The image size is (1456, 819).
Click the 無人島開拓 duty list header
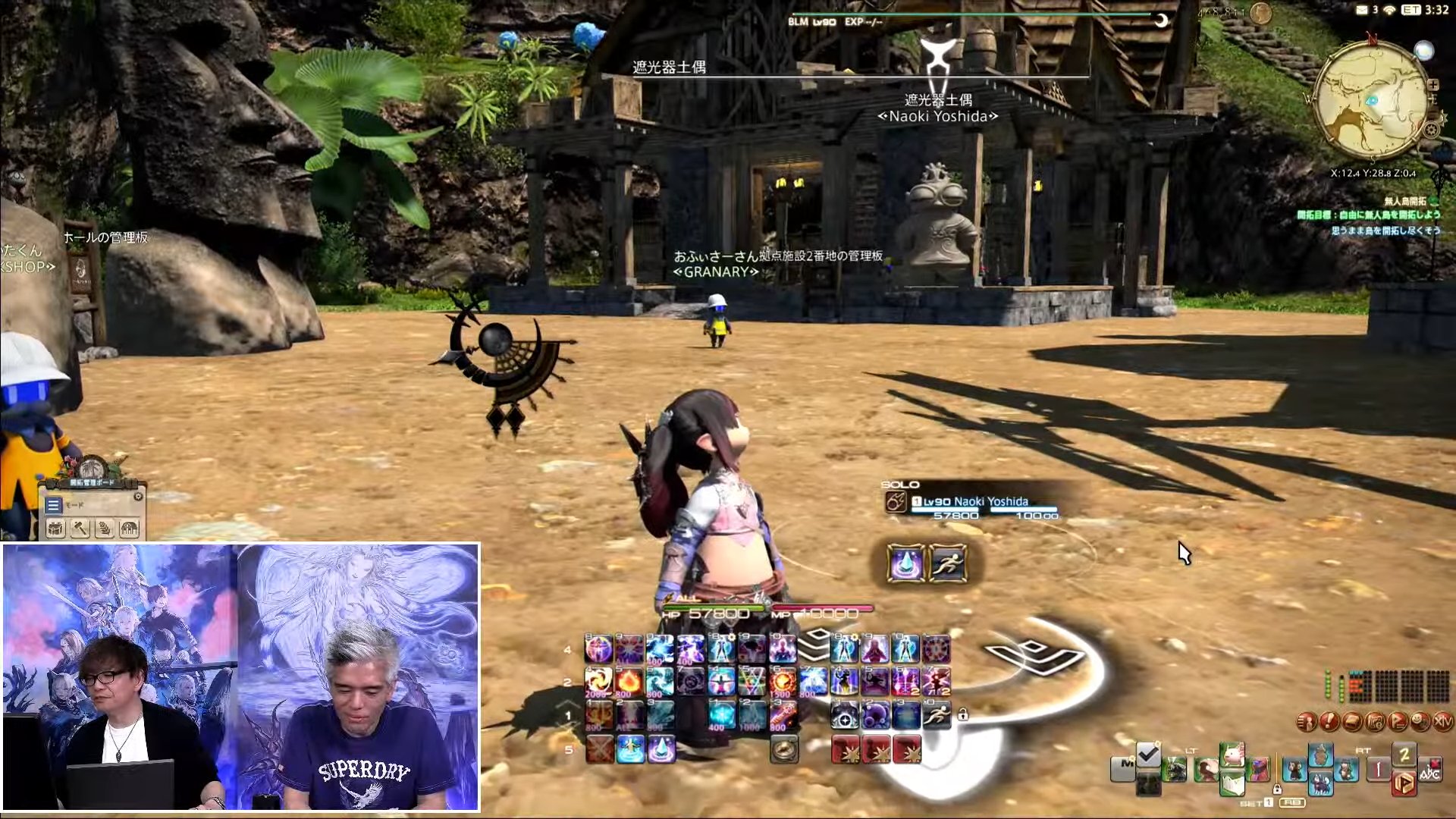click(1406, 202)
